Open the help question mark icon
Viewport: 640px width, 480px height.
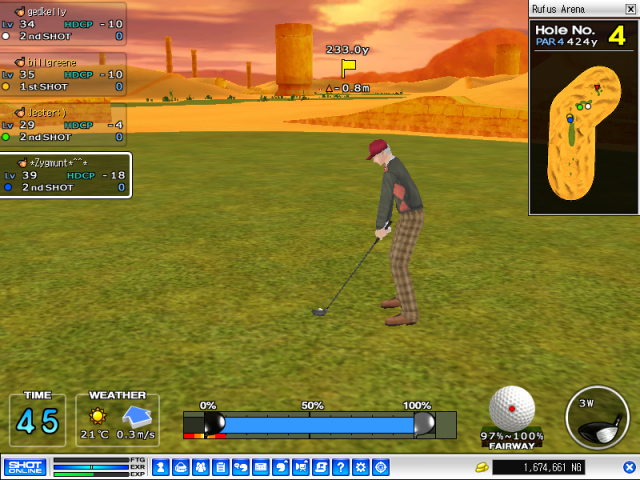(340, 467)
